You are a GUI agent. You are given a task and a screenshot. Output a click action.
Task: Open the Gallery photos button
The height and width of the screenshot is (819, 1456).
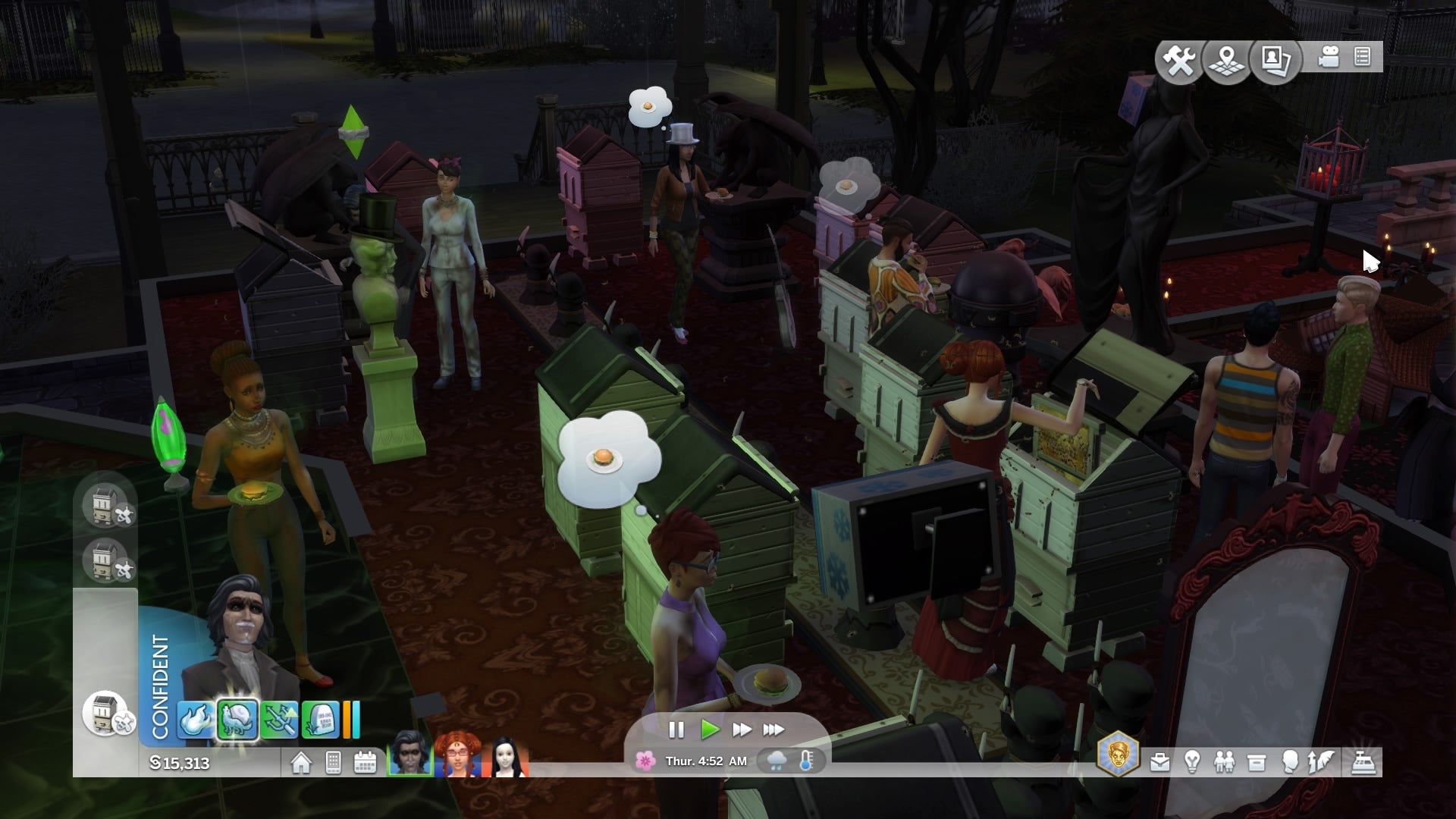click(1276, 60)
